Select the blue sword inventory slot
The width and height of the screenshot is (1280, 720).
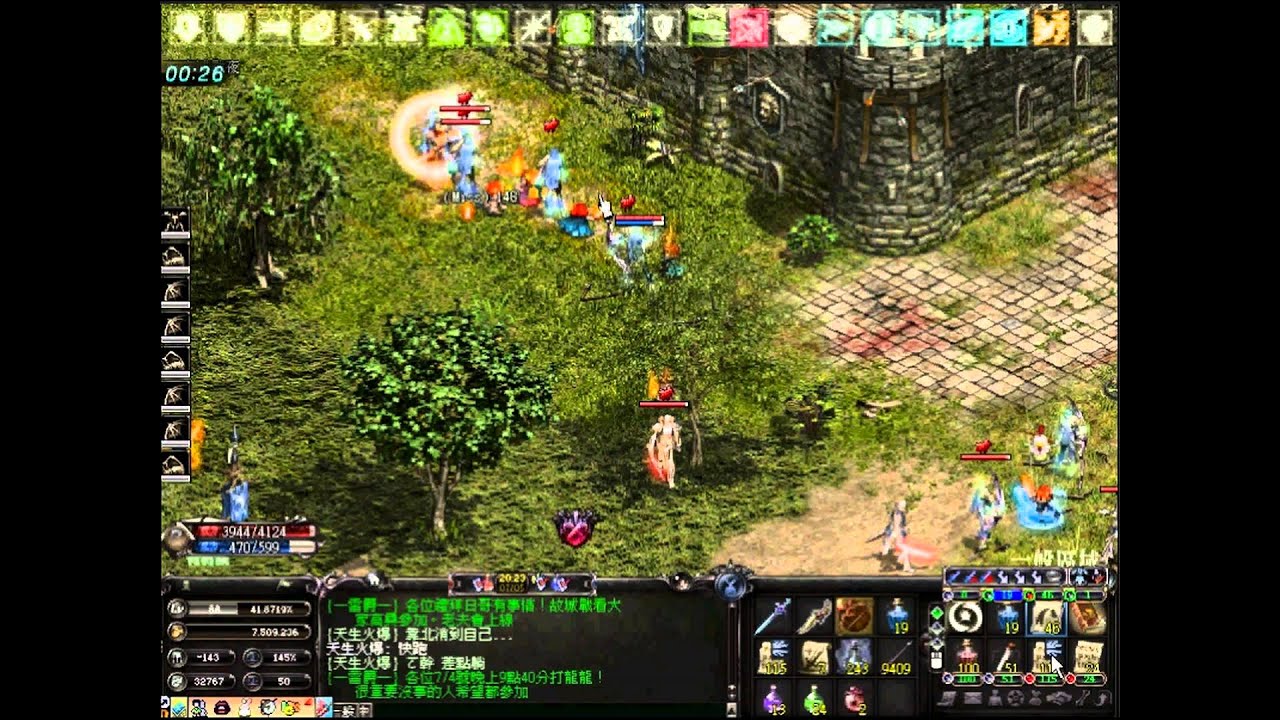770,616
